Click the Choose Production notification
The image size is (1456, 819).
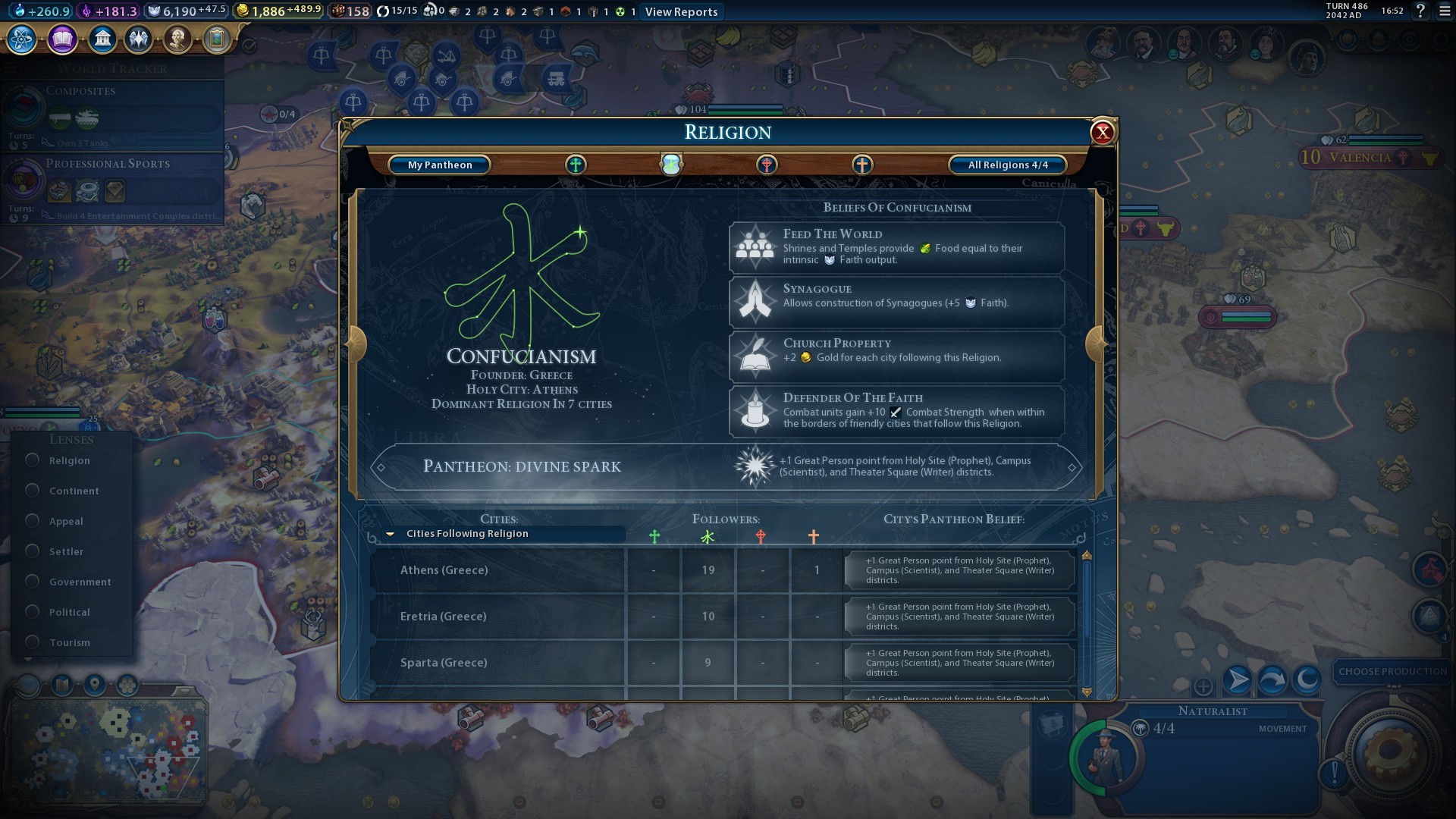tap(1392, 671)
